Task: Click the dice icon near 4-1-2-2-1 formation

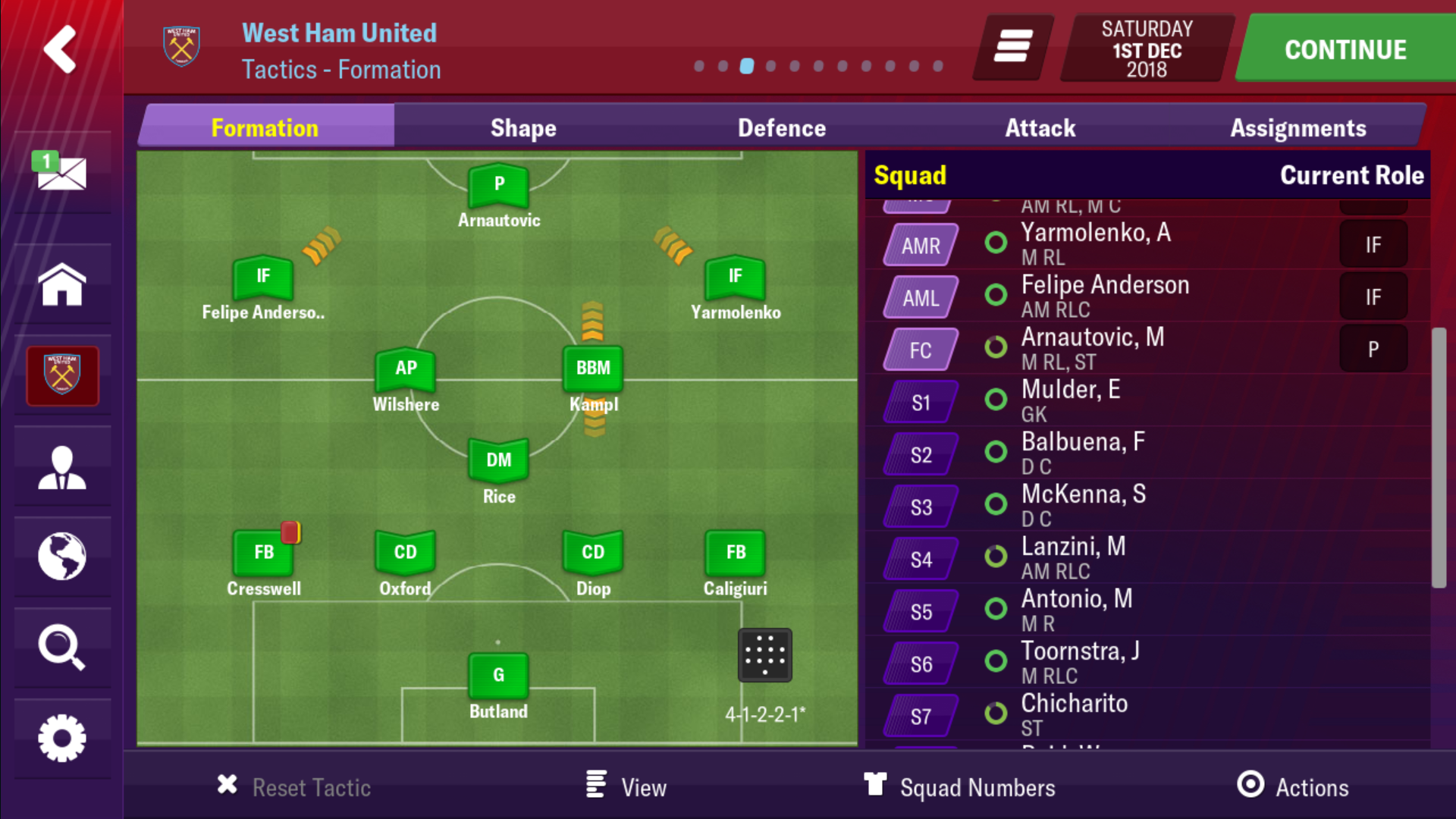Action: (x=765, y=654)
